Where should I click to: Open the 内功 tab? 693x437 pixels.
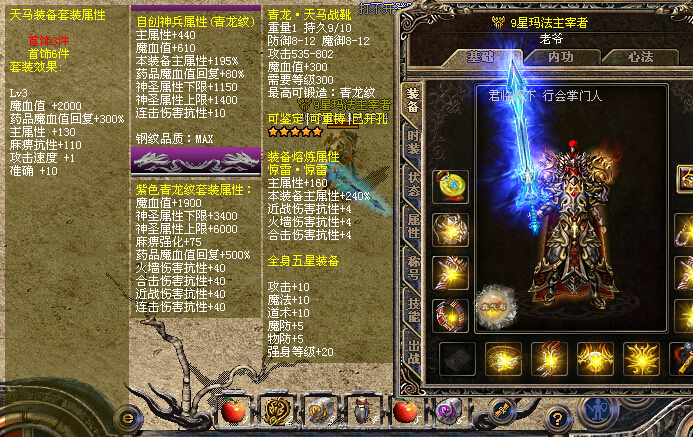click(x=560, y=57)
